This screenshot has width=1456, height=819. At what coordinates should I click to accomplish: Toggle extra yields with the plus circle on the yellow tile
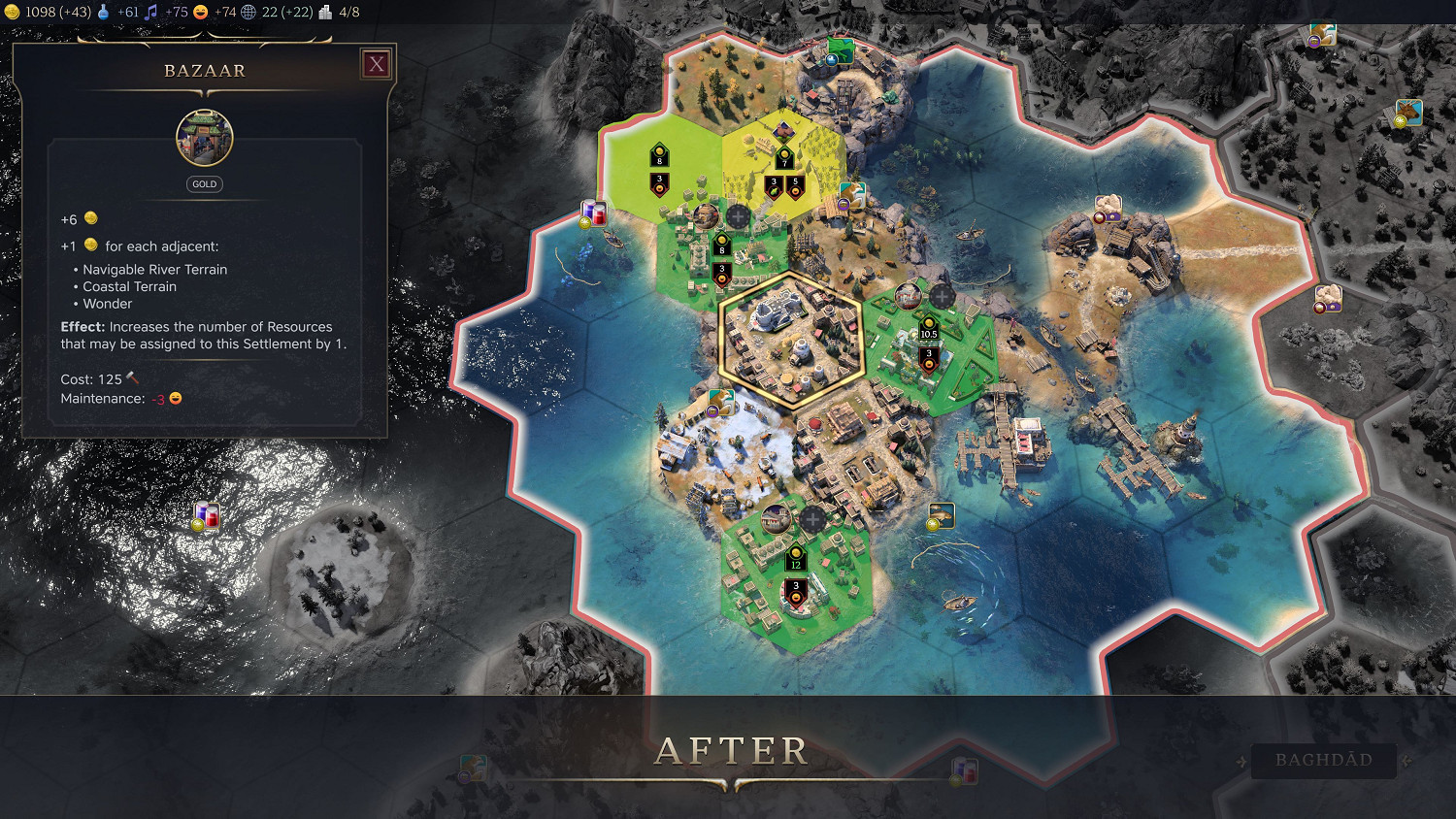[738, 217]
